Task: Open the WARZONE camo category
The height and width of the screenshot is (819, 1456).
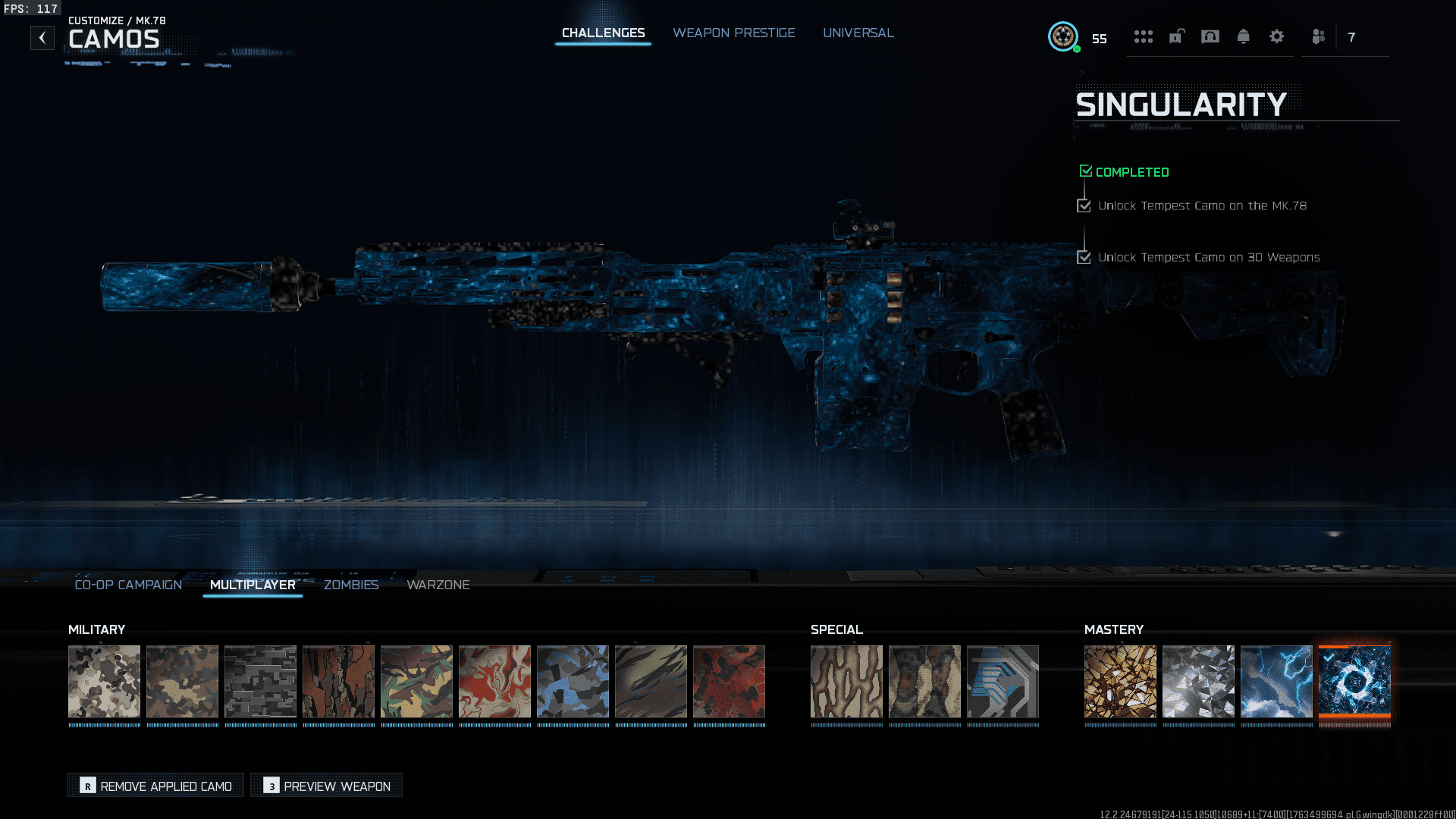Action: [x=438, y=585]
